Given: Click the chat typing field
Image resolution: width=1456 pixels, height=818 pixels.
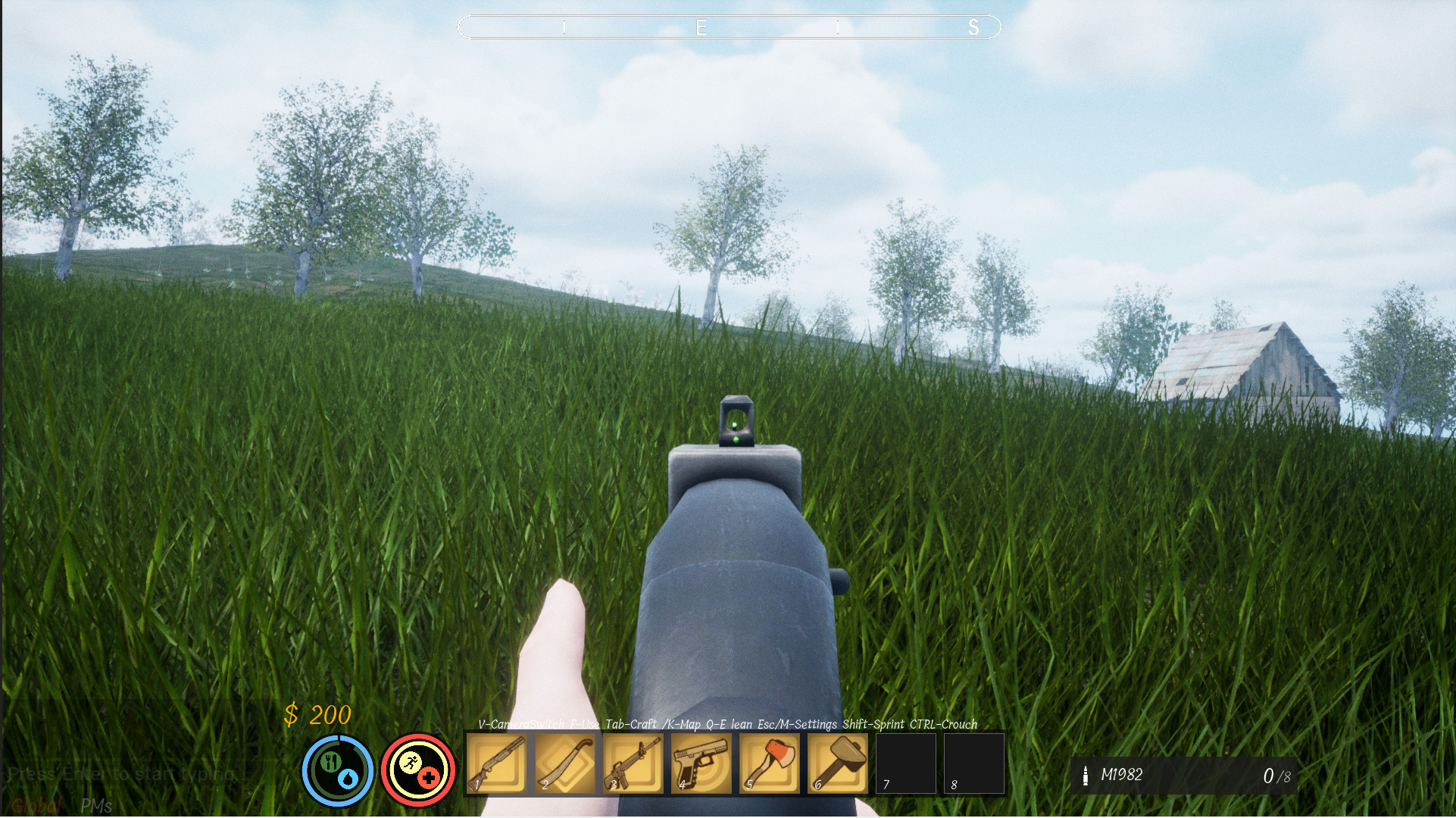Looking at the screenshot, I should point(125,774).
